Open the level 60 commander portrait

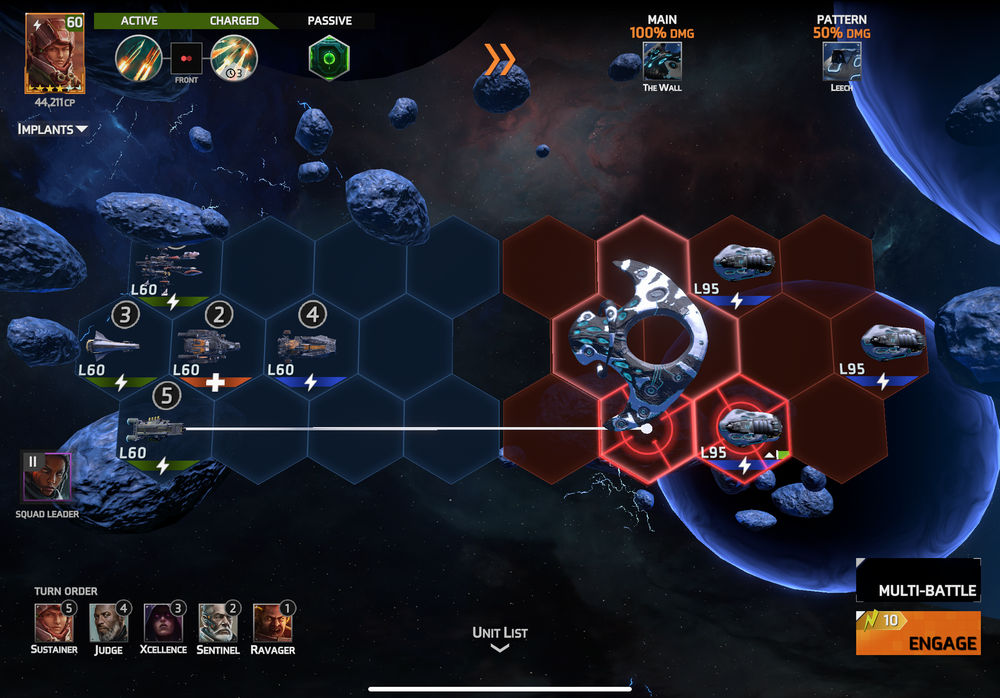tap(55, 53)
